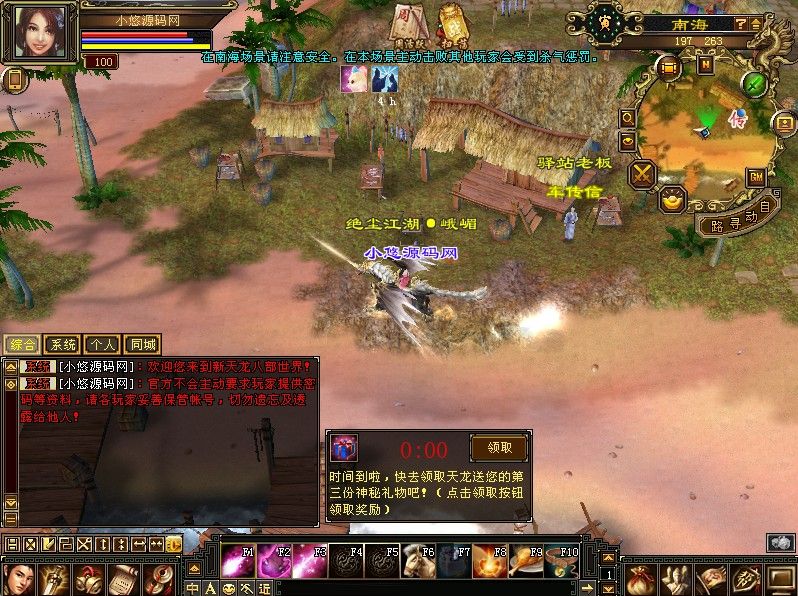Click the pink cat buff icon
The height and width of the screenshot is (596, 798).
353,80
